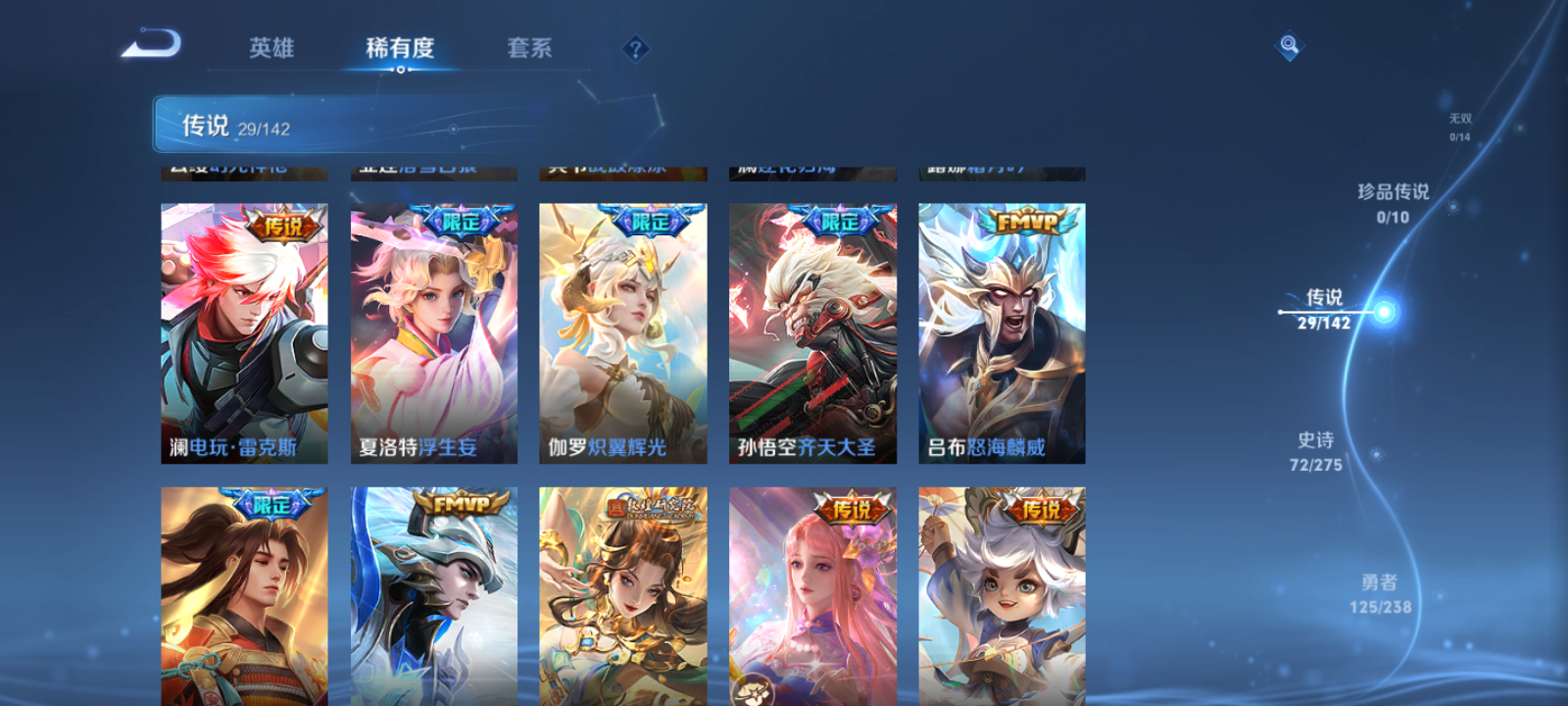Open the 孙悟空齐天大圣 skin card

(812, 333)
